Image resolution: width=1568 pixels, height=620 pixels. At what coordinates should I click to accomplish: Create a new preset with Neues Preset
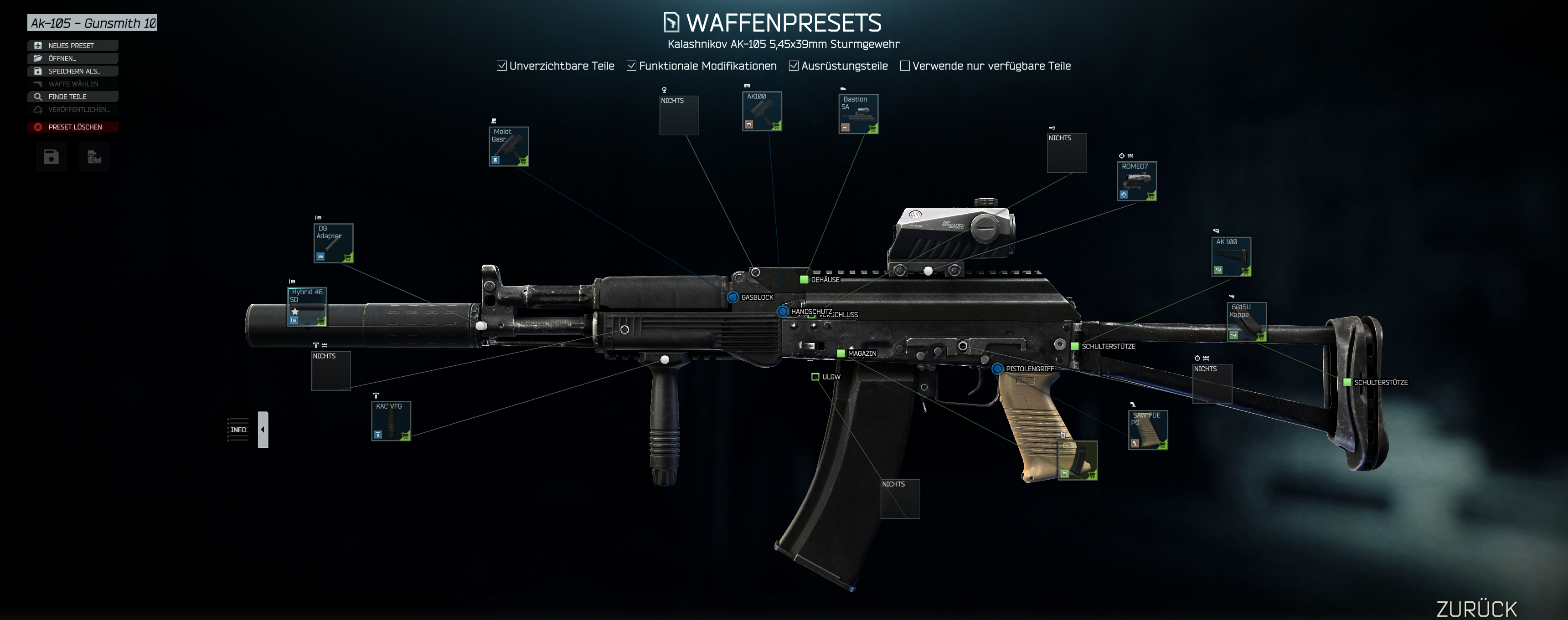72,46
